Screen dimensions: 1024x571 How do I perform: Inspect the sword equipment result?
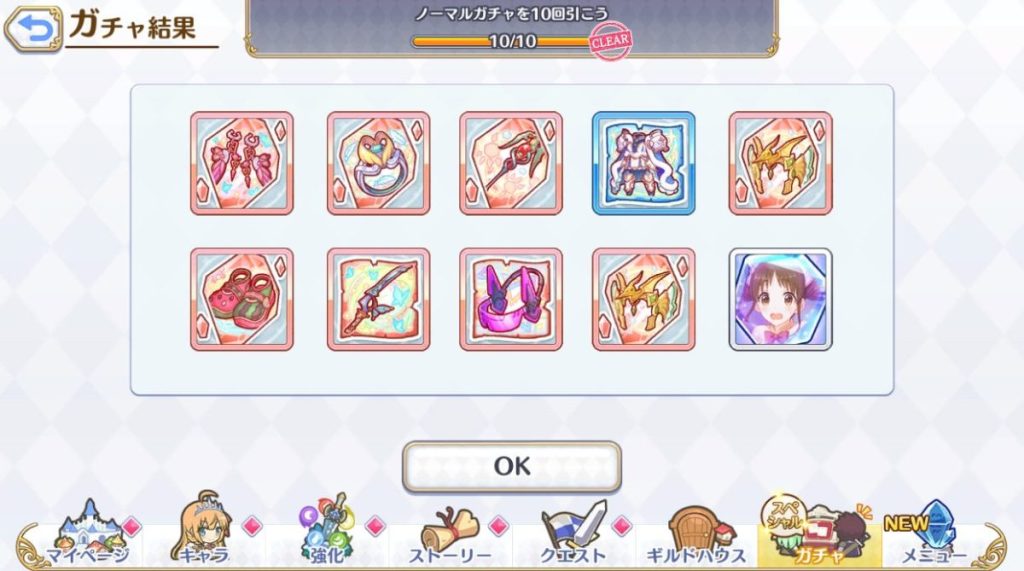(x=378, y=299)
